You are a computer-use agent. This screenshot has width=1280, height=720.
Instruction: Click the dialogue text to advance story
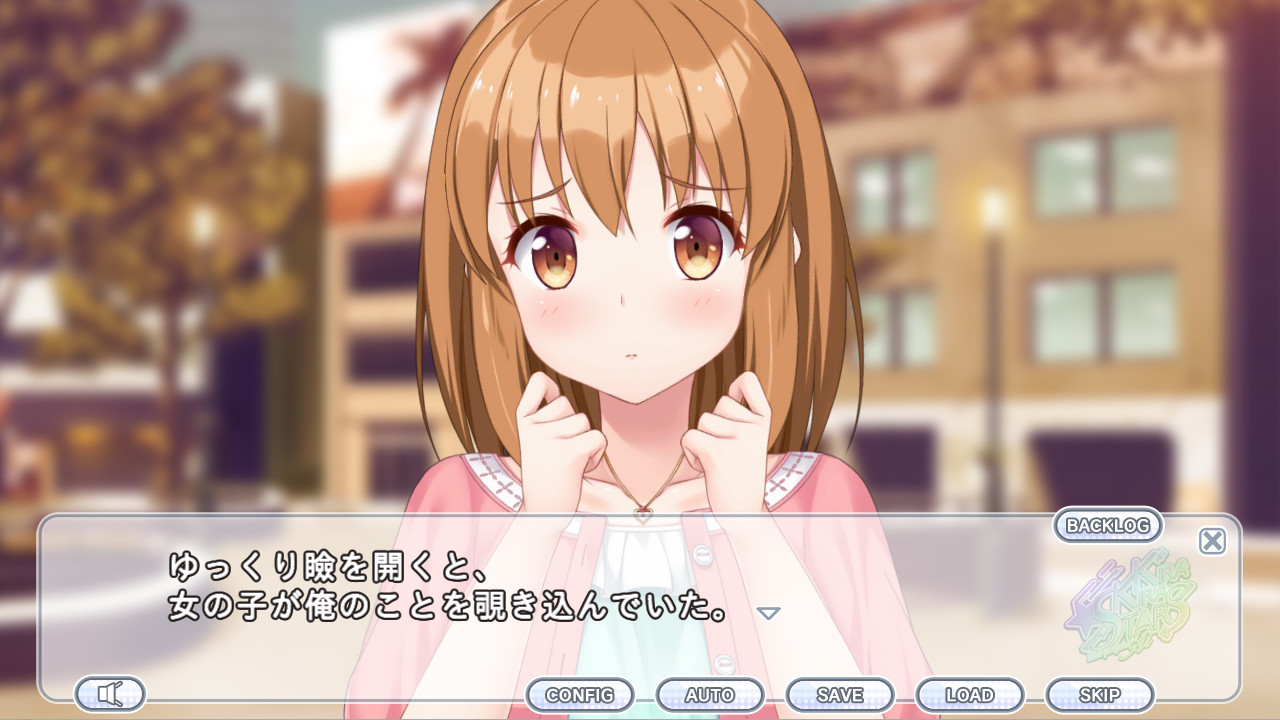click(450, 590)
